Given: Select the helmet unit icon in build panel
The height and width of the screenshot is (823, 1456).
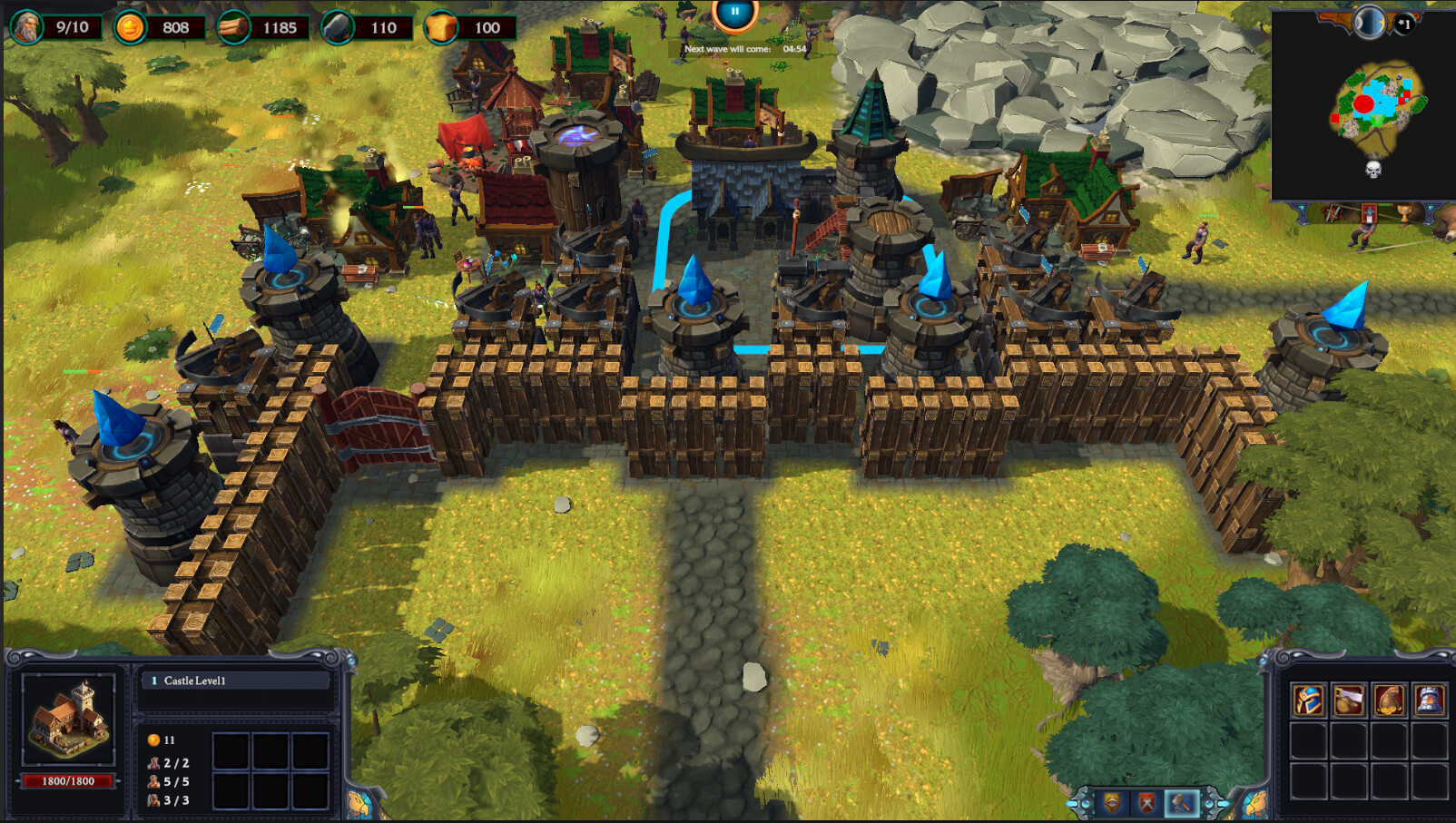Looking at the screenshot, I should (1308, 700).
